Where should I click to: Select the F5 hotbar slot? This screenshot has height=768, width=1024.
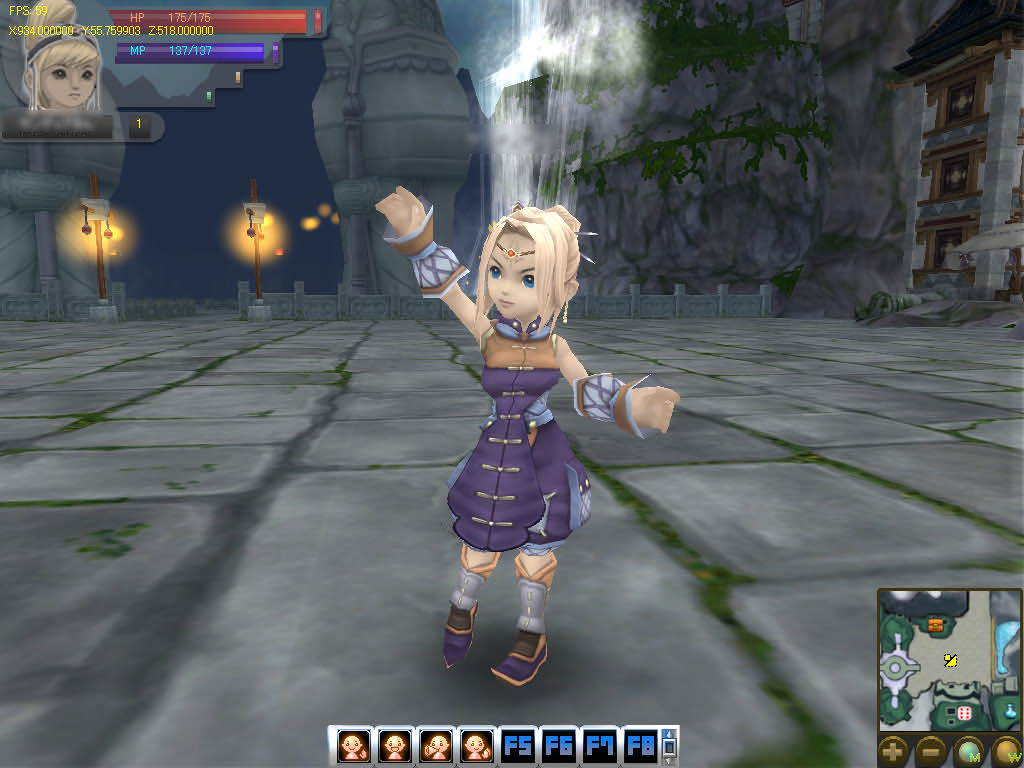(x=518, y=746)
